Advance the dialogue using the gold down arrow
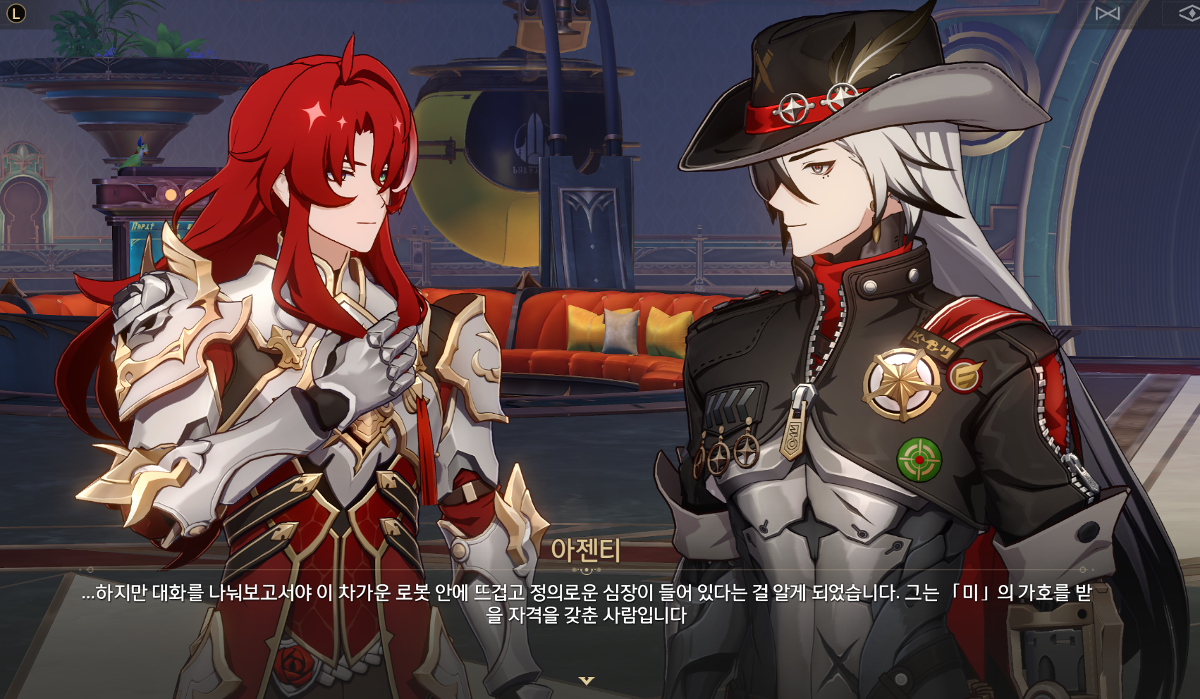The height and width of the screenshot is (699, 1200). coord(587,681)
